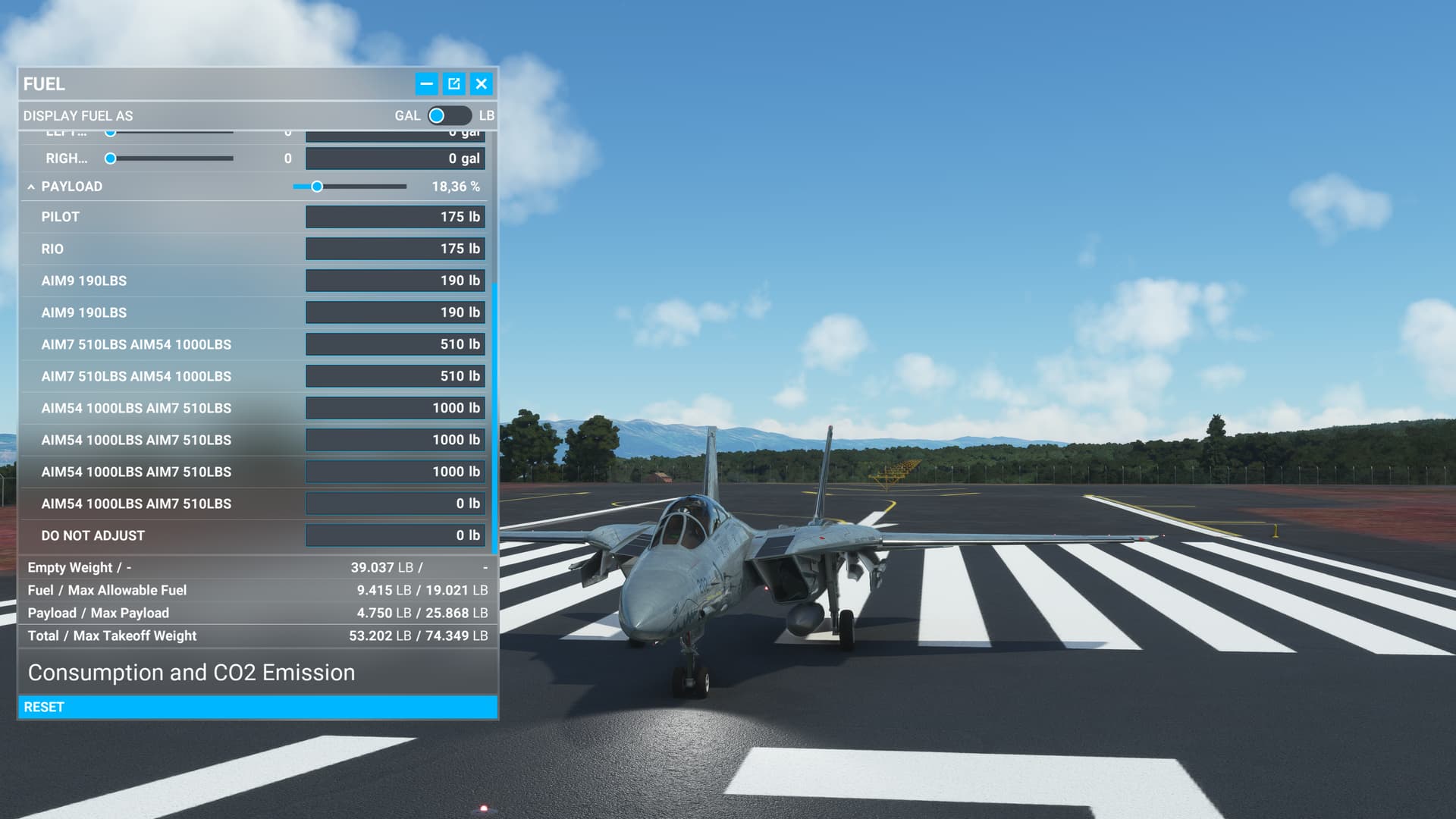Click the right tank gallons field

coord(394,158)
